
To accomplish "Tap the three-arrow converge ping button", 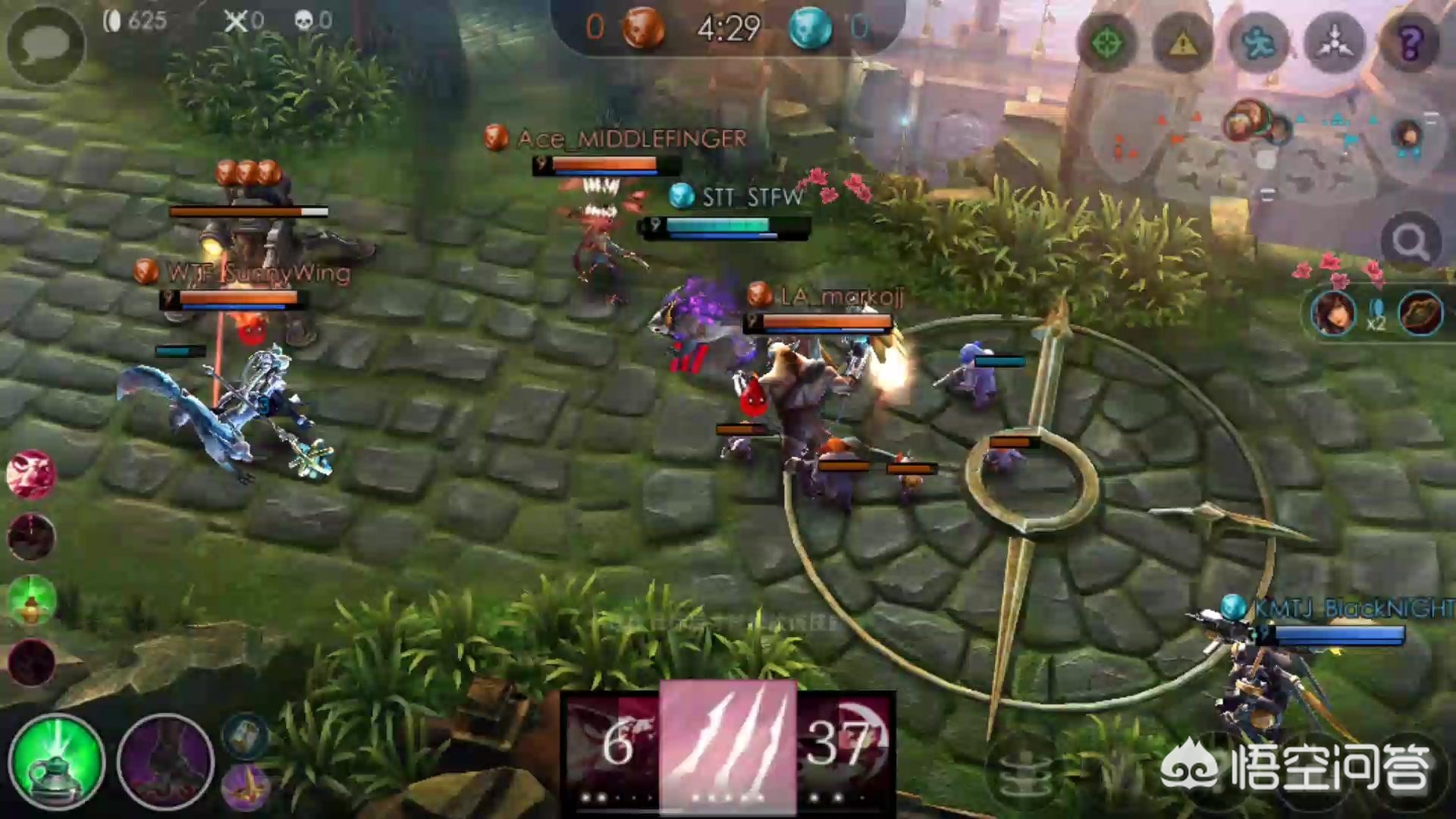I will (x=1334, y=43).
